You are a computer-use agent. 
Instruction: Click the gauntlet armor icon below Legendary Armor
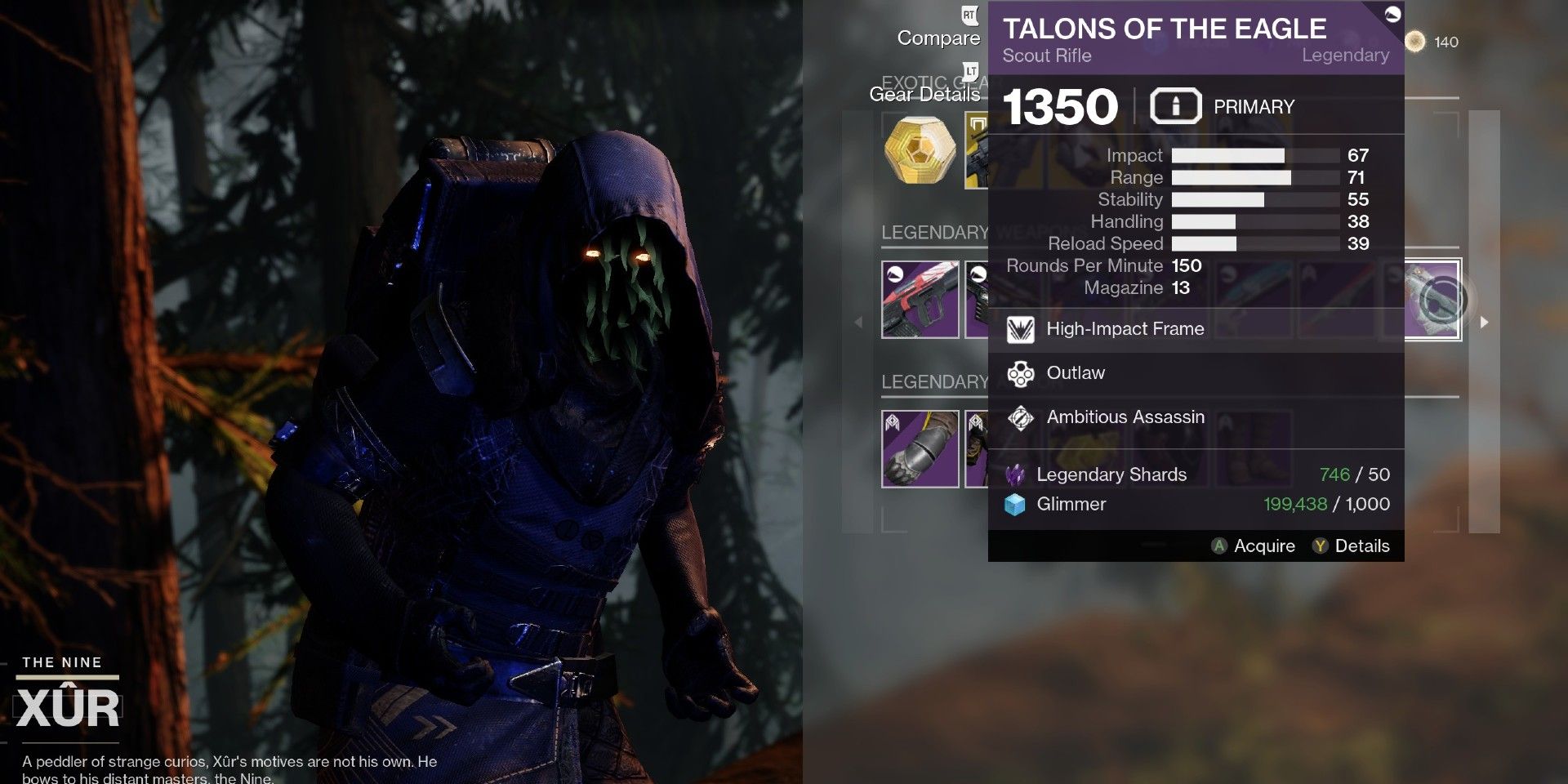920,447
